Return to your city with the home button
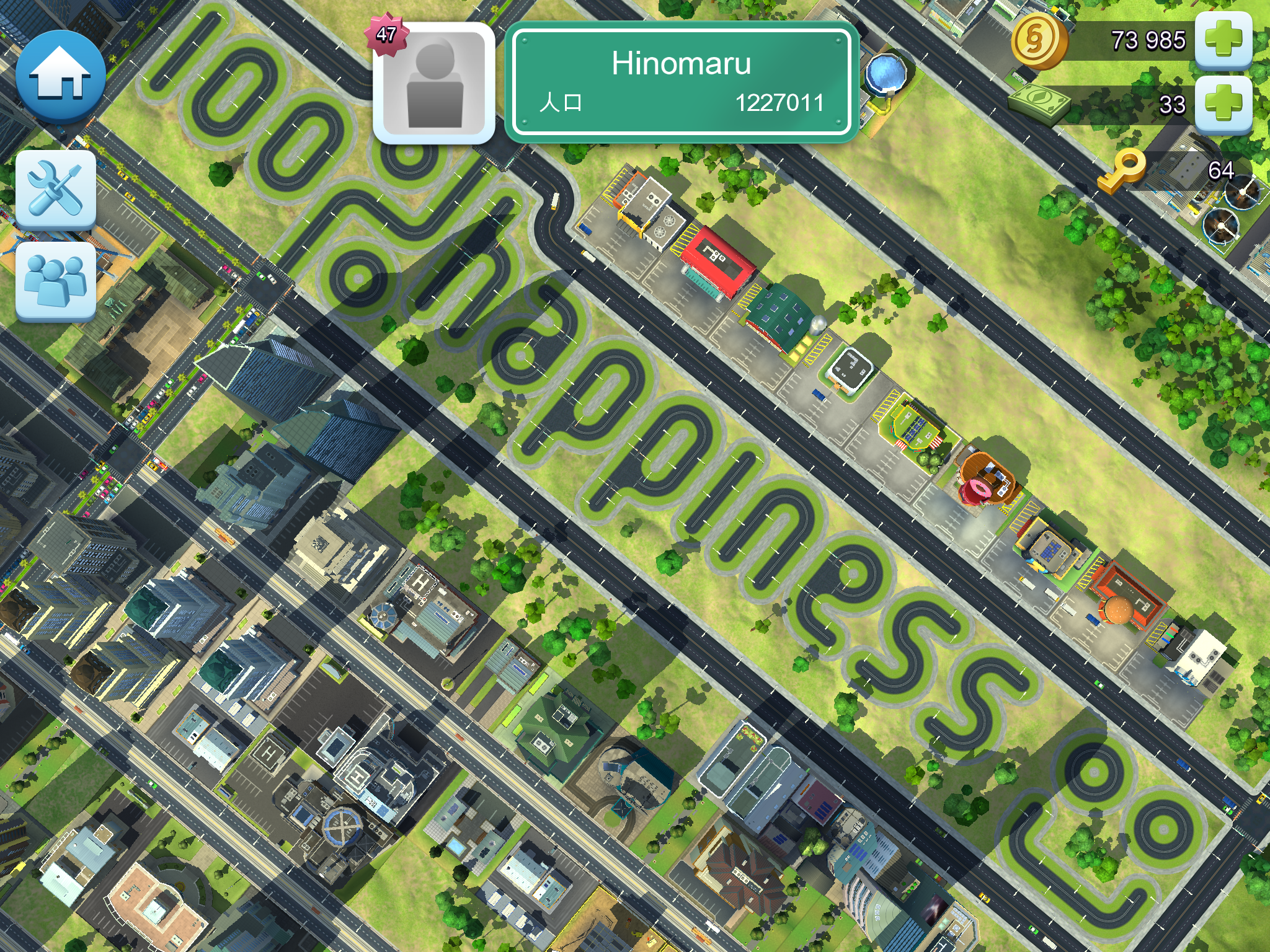Image resolution: width=1270 pixels, height=952 pixels. coord(60,76)
